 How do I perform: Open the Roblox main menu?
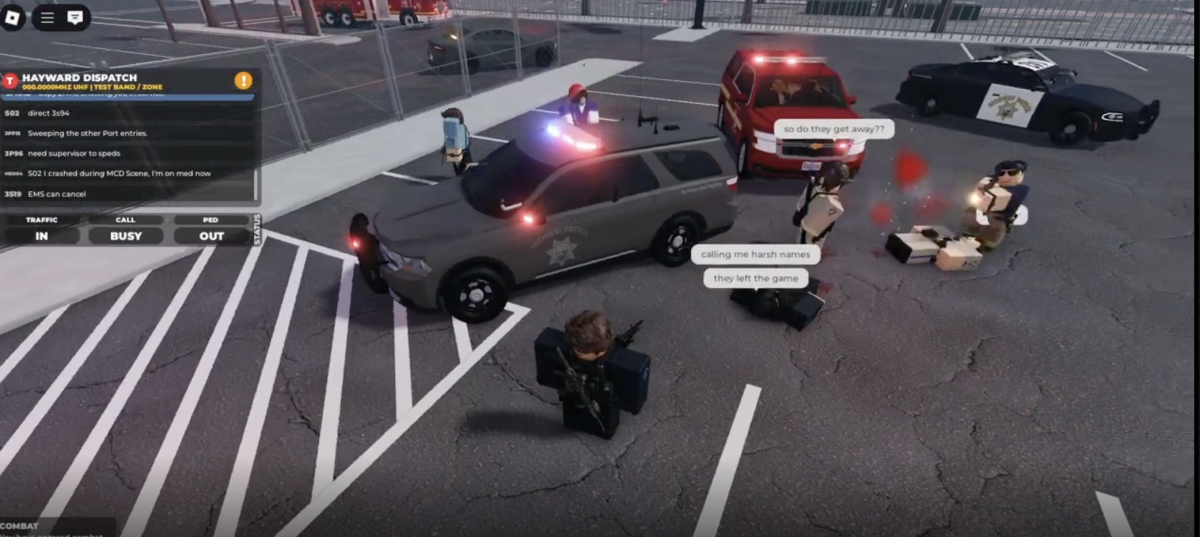pos(13,17)
